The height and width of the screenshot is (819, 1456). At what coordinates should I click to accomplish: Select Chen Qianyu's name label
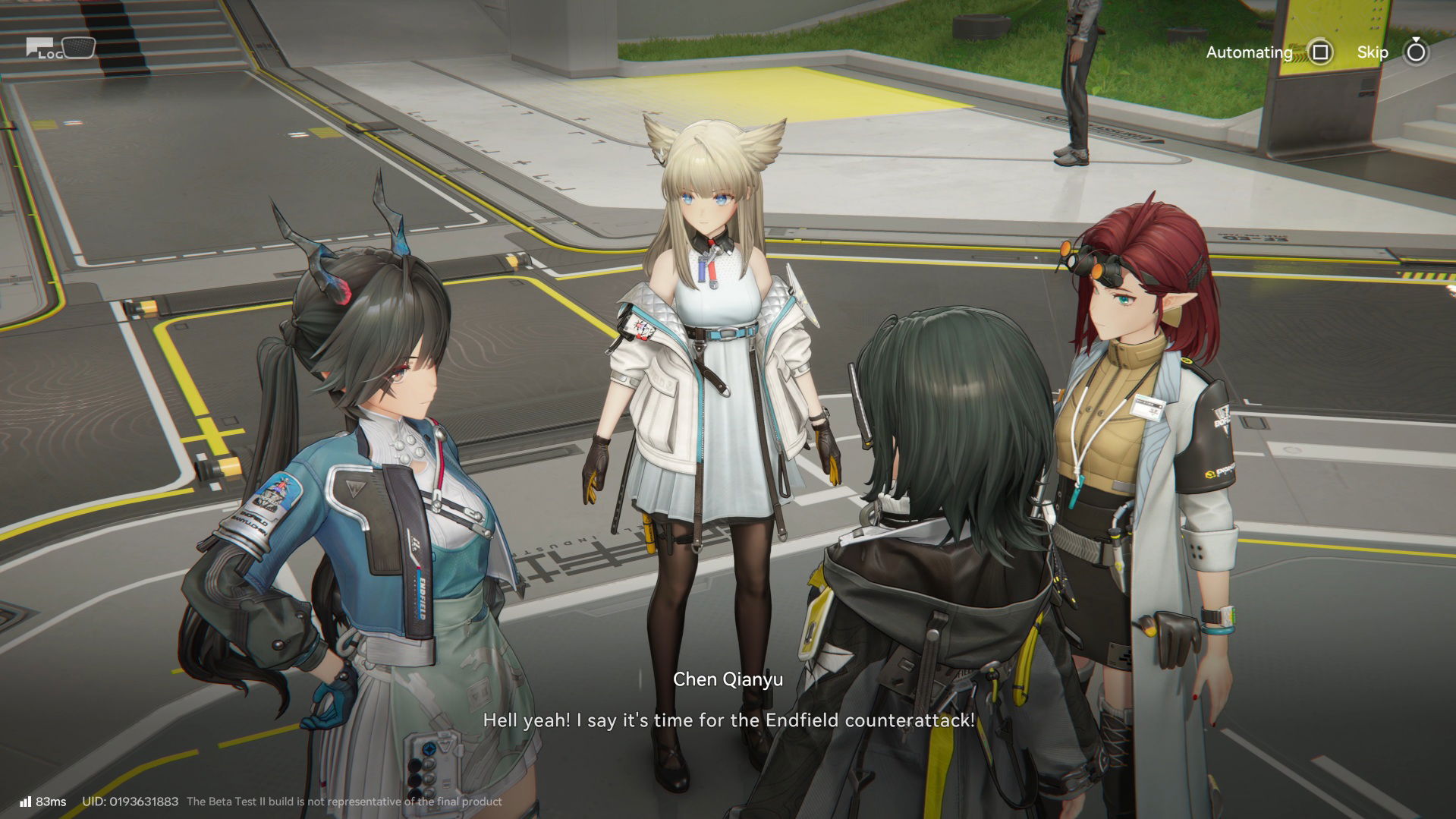(x=728, y=679)
